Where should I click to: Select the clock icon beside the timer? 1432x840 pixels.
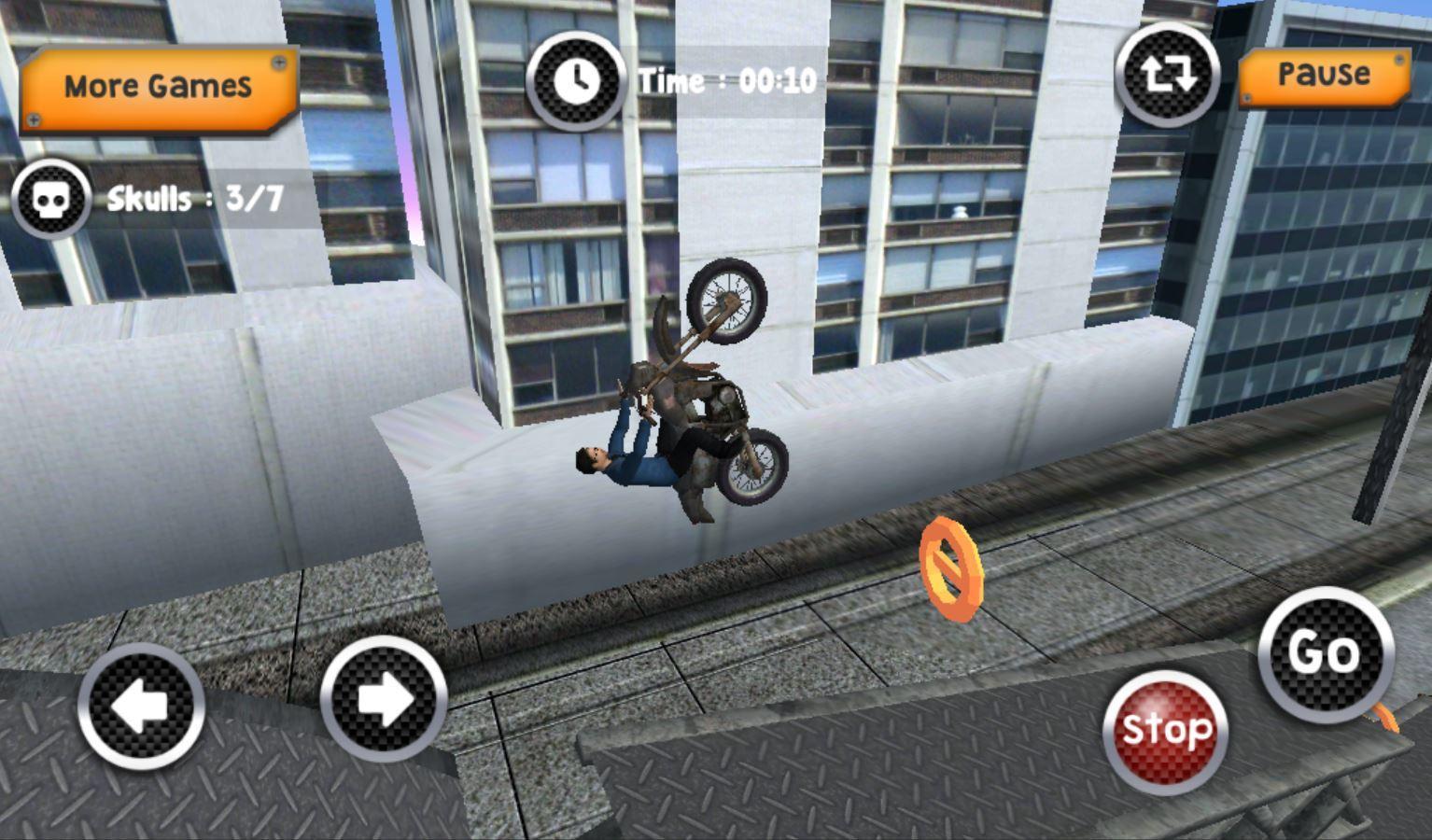click(x=576, y=78)
